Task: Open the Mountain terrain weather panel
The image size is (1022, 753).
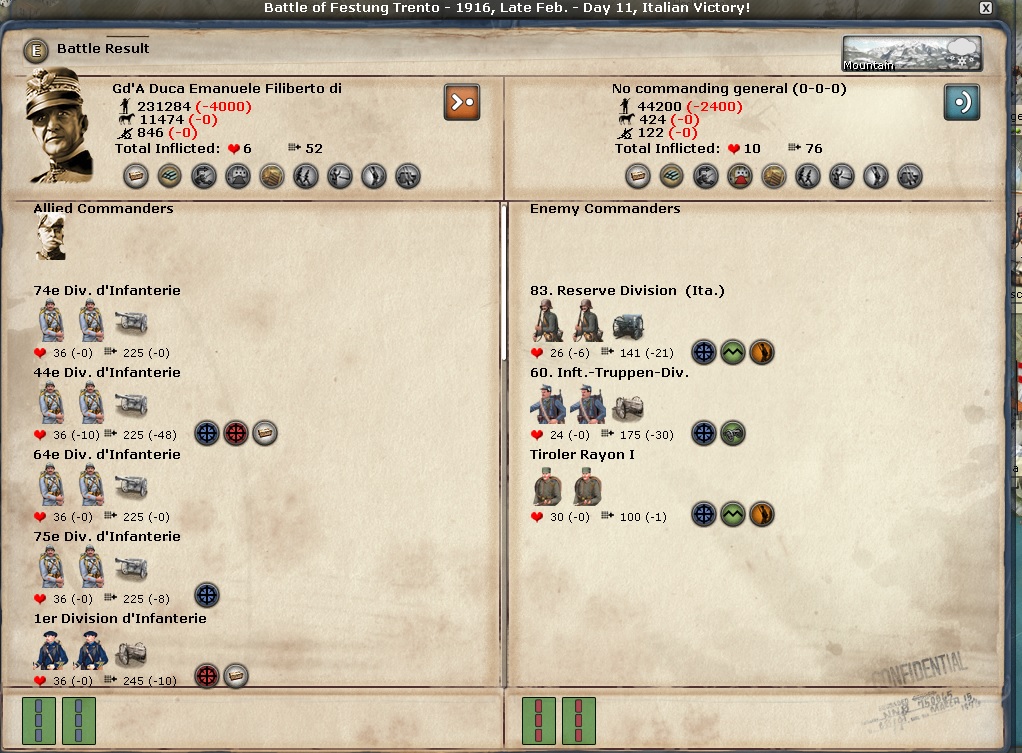Action: click(911, 55)
